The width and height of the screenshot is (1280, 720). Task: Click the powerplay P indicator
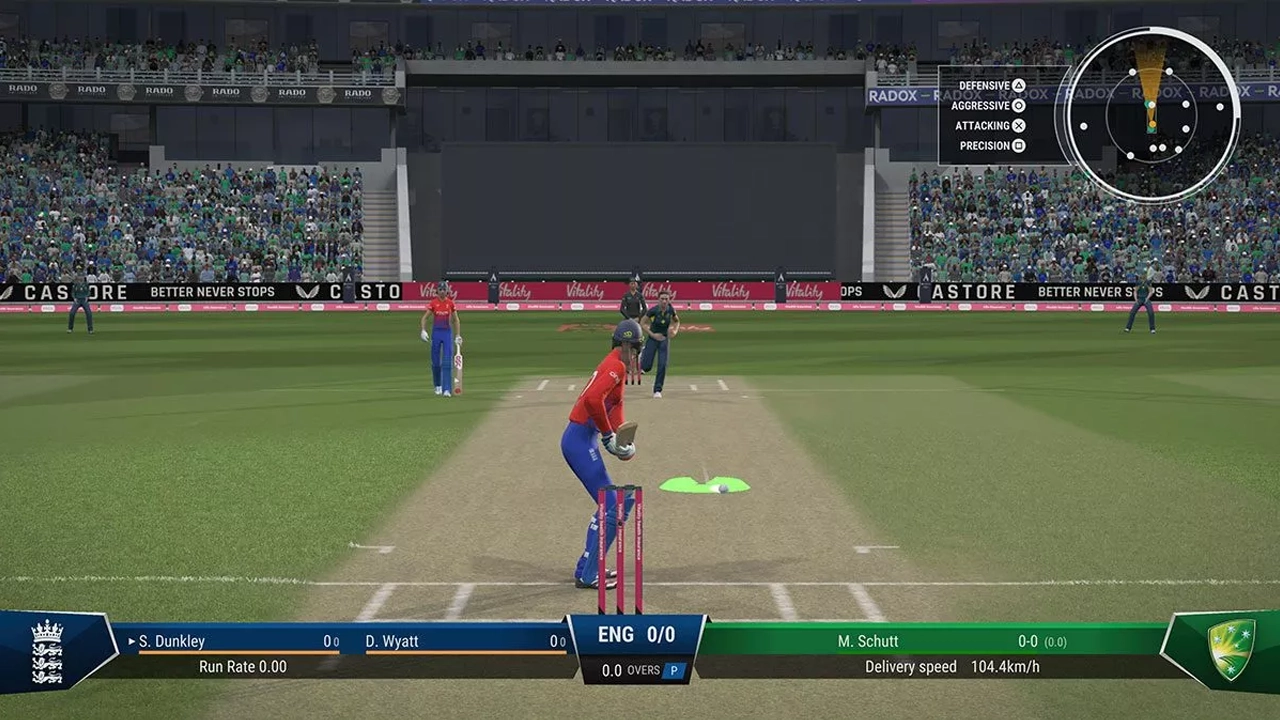674,670
